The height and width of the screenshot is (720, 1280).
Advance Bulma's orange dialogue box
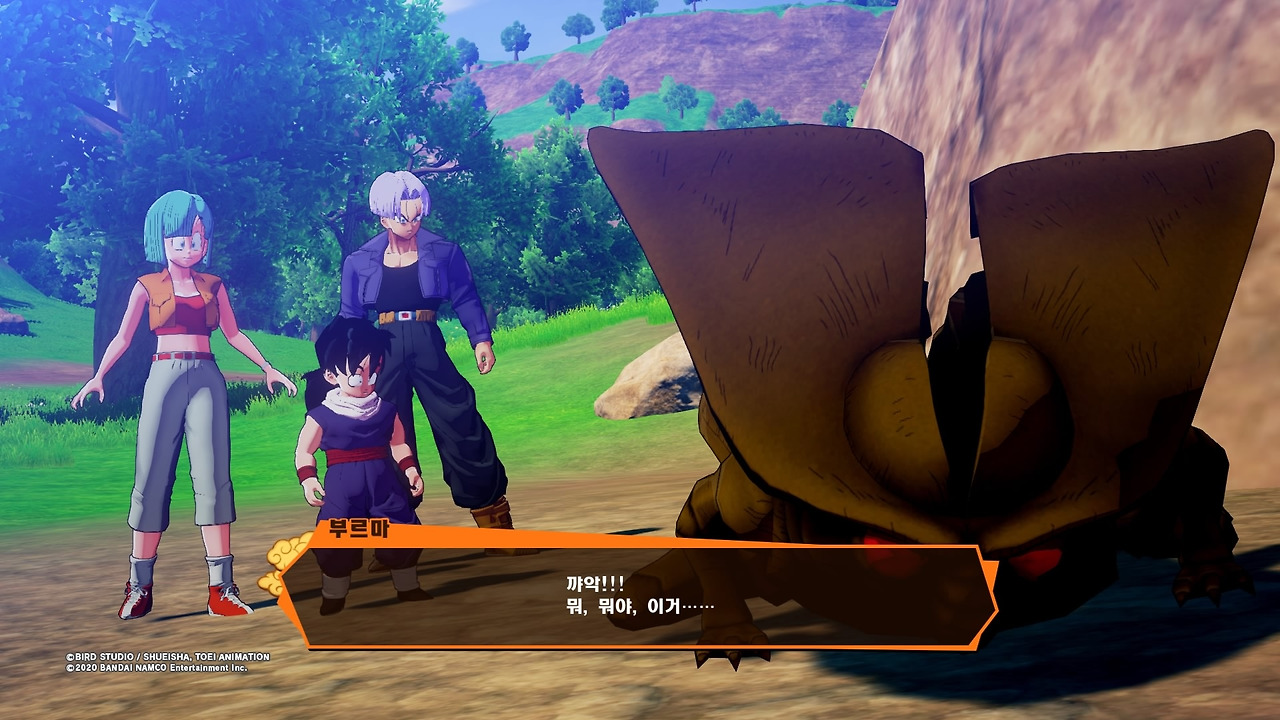(640, 596)
